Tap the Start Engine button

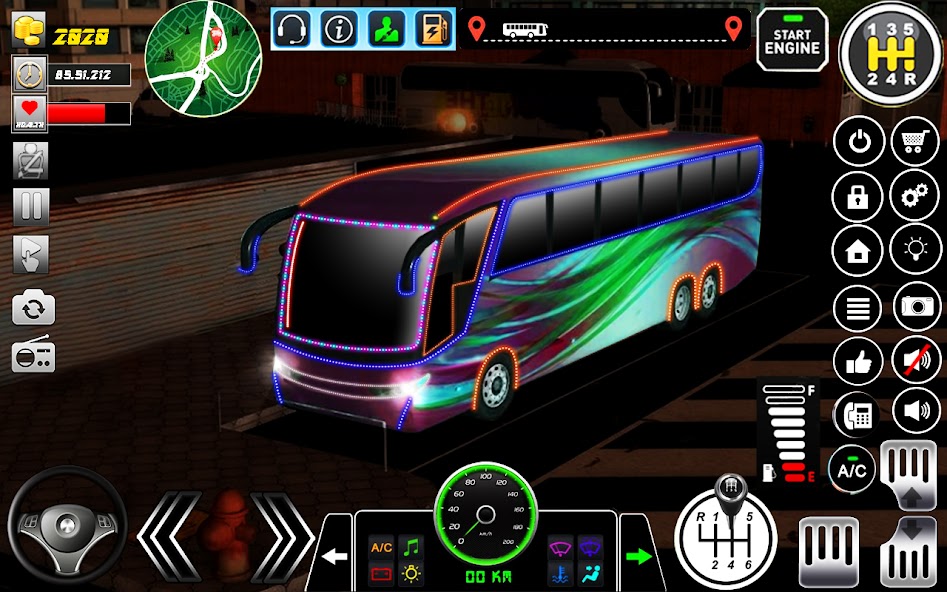click(791, 40)
